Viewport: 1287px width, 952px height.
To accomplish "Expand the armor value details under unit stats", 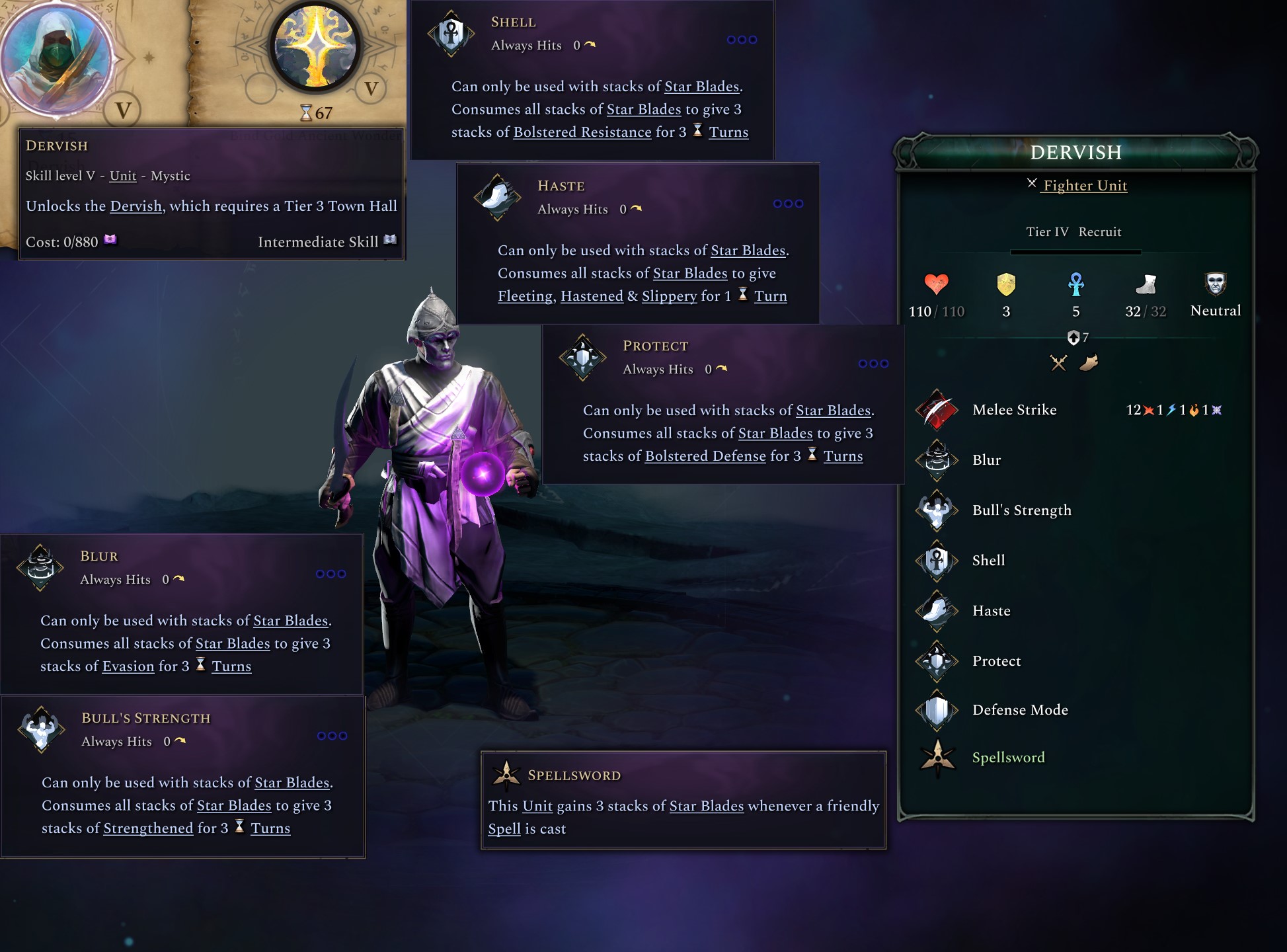I will click(x=1077, y=337).
